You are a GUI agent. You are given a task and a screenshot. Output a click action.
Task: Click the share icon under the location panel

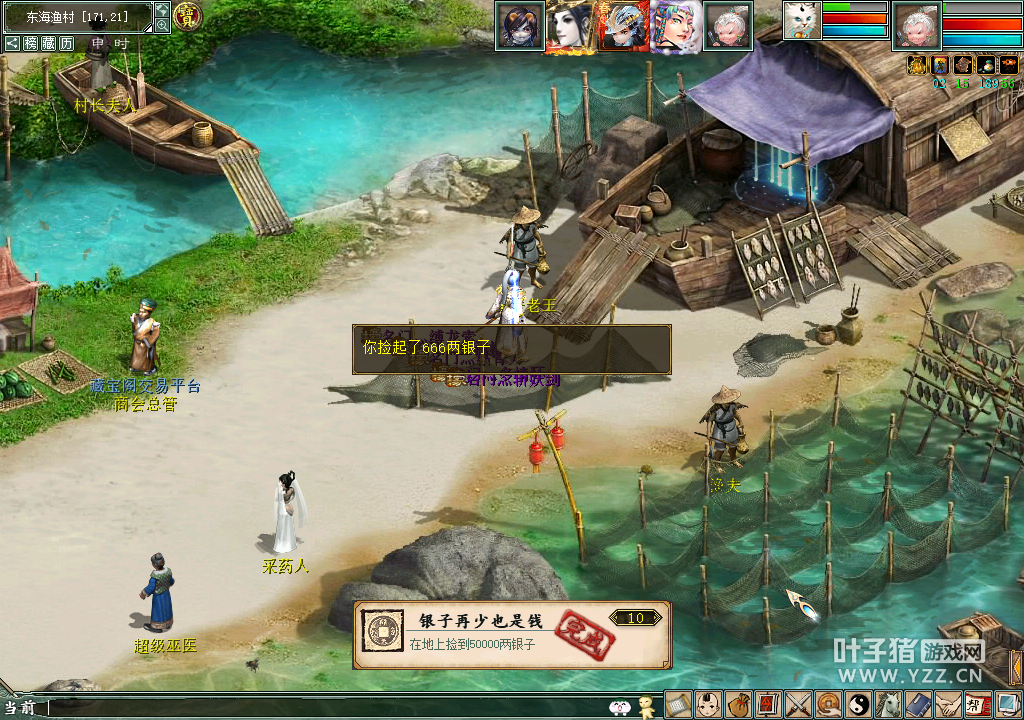(12, 43)
